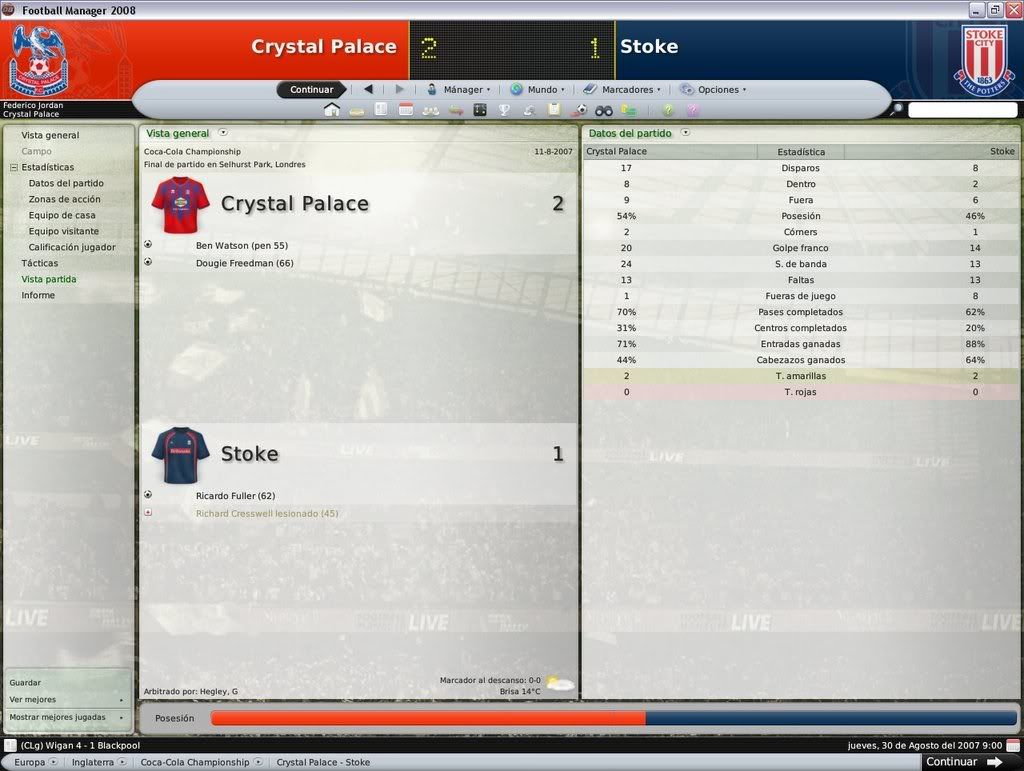Open the Informe section
Screen dimensions: 1024x771
[x=38, y=295]
